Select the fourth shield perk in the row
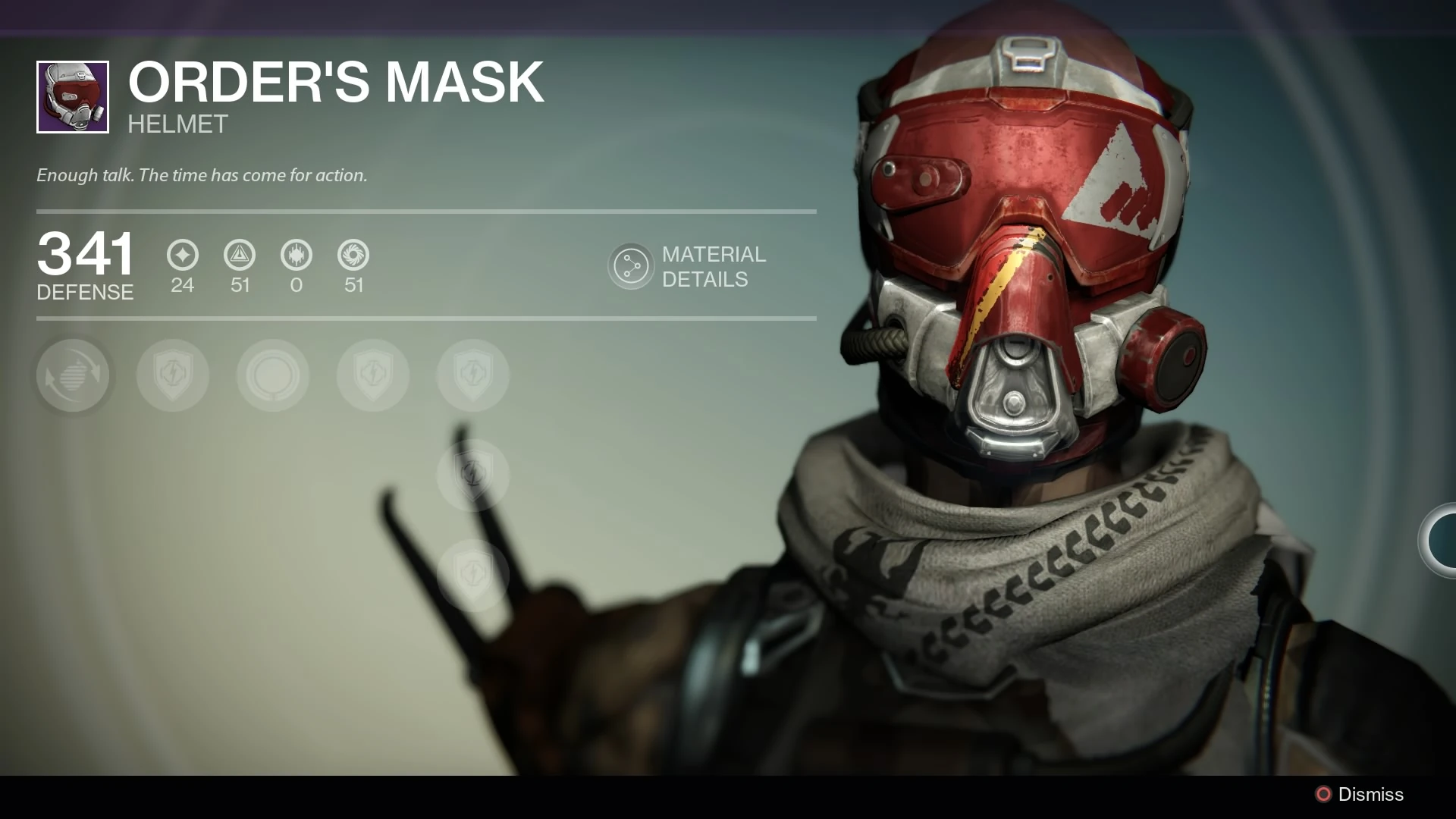This screenshot has height=819, width=1456. 372,375
